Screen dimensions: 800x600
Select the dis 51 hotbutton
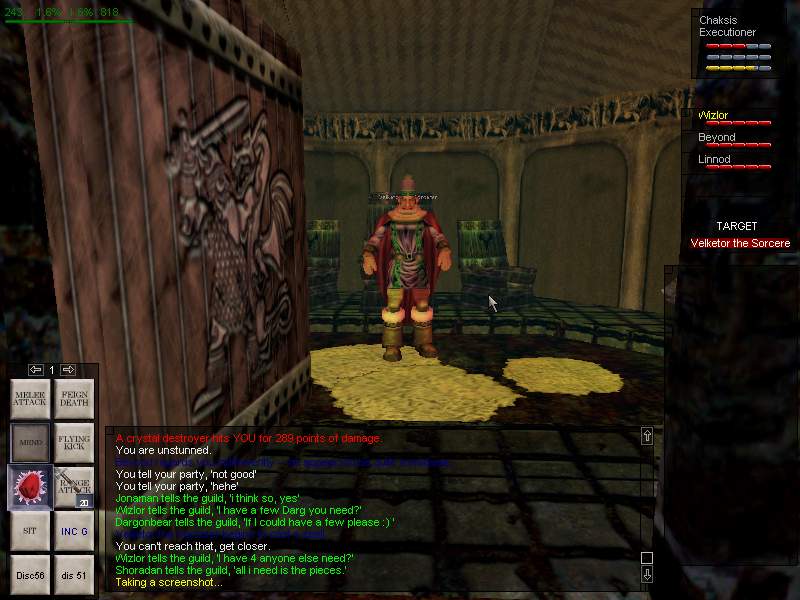click(74, 574)
